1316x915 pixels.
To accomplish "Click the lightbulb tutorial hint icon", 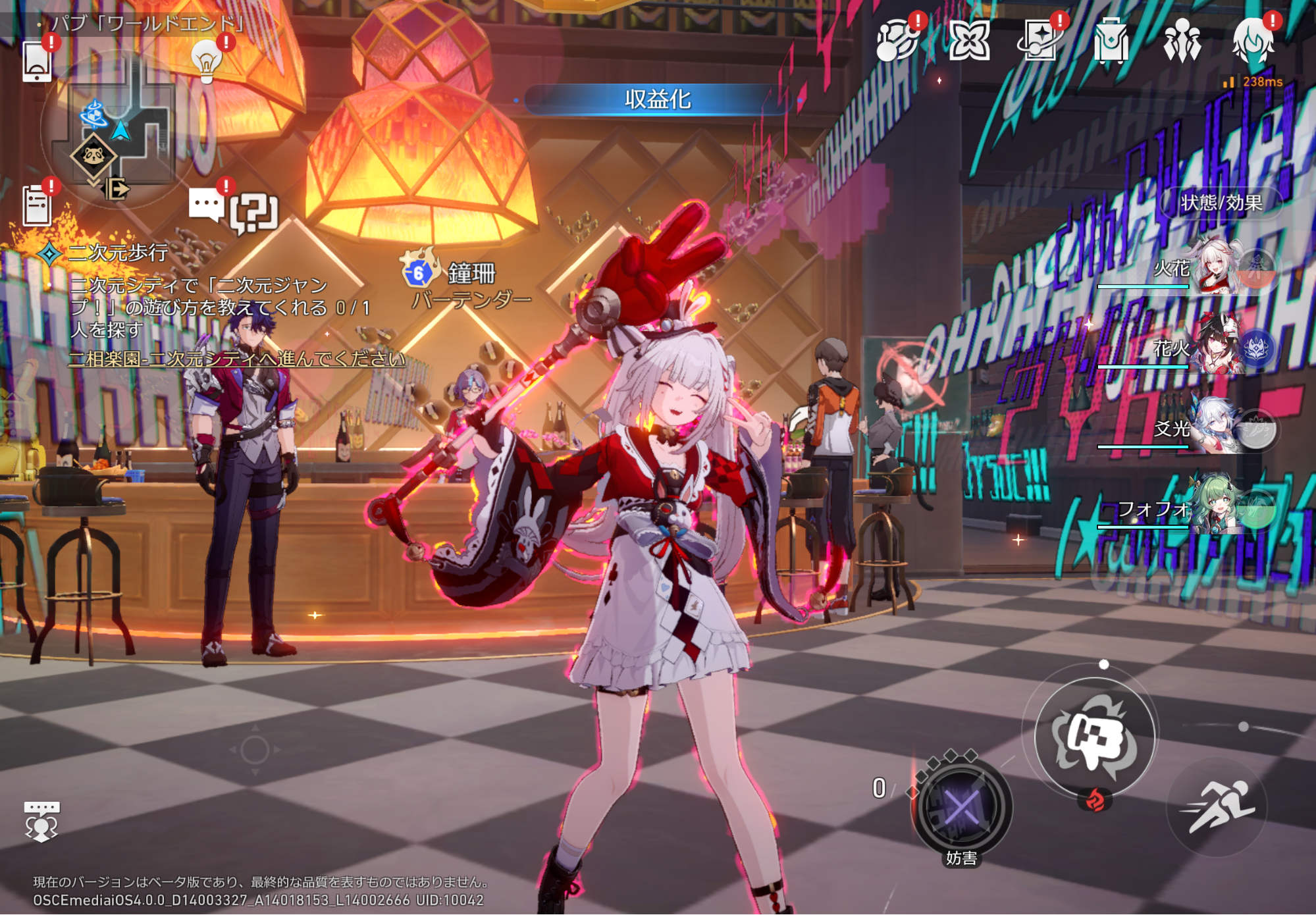I will [x=206, y=62].
